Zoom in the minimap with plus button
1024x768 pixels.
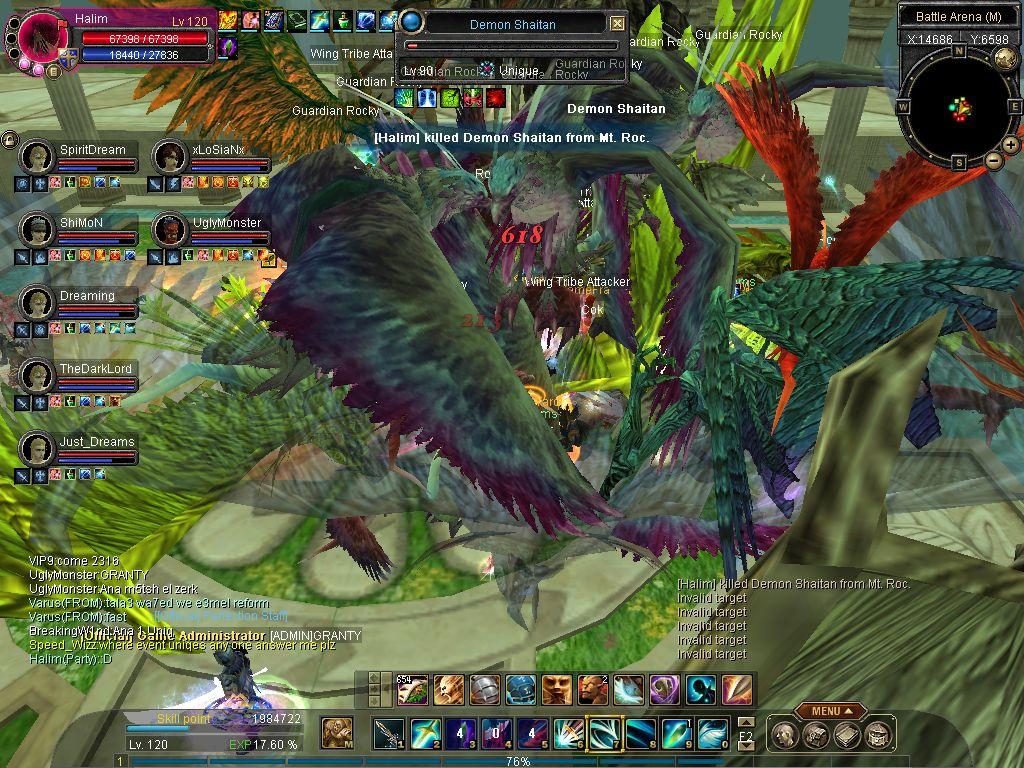tap(1010, 145)
